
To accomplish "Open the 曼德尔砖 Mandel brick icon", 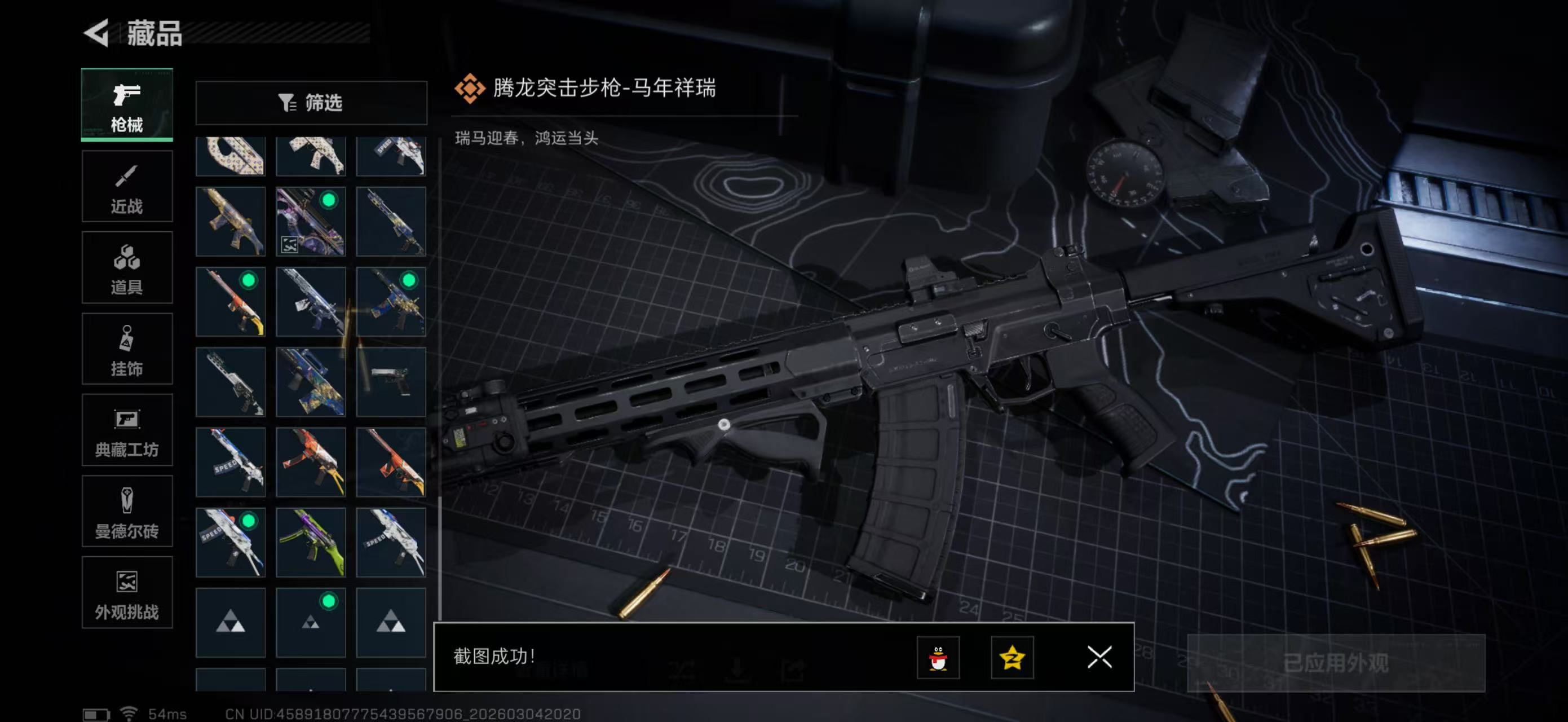I will click(x=127, y=500).
